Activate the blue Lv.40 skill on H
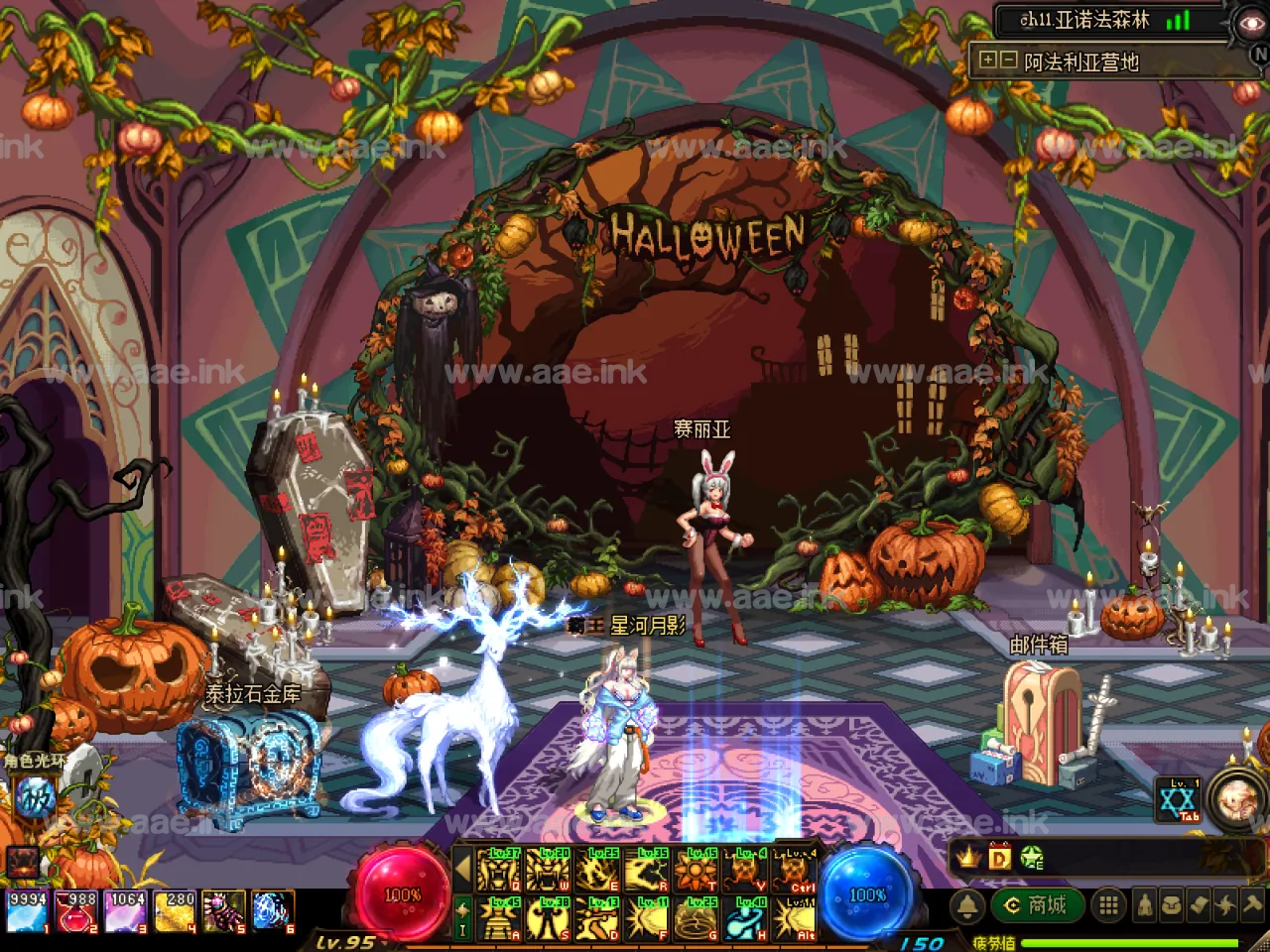Image resolution: width=1270 pixels, height=952 pixels. 744,919
